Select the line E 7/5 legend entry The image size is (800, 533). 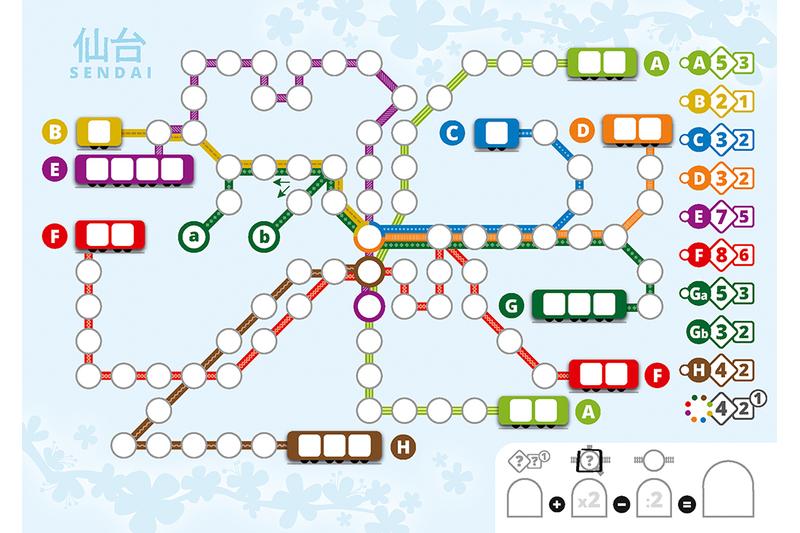718,214
